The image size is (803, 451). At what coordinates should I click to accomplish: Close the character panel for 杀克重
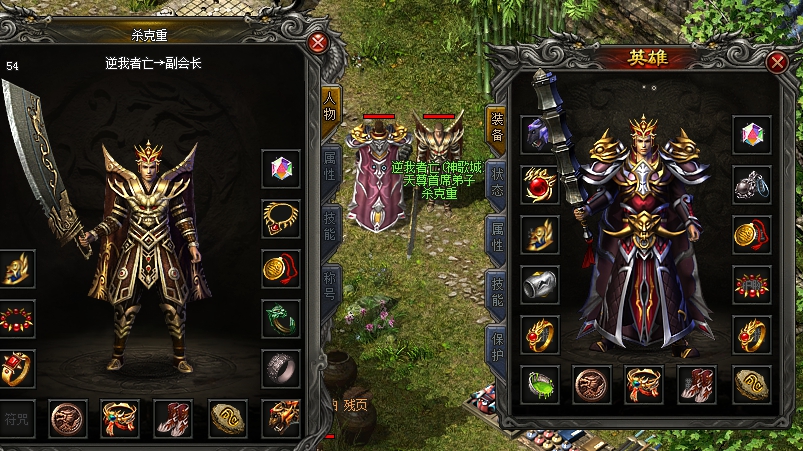tap(318, 43)
